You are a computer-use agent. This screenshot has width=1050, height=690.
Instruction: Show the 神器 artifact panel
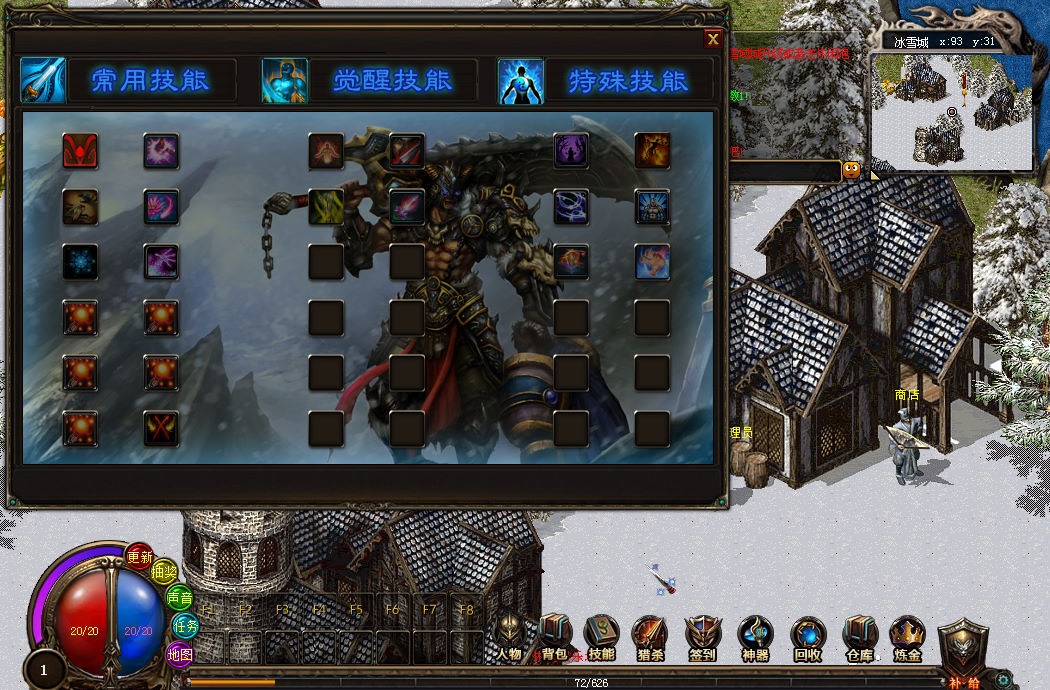pos(755,637)
